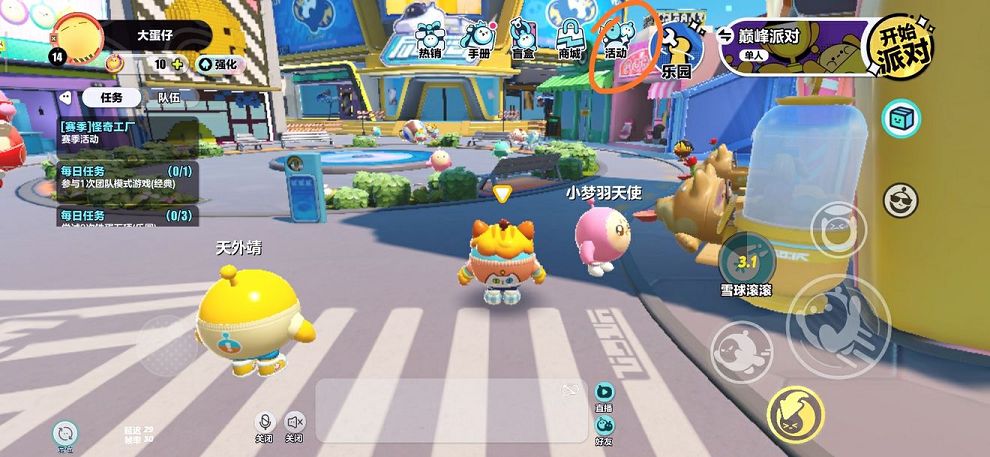
Task: Enter the 乐园 park mode
Action: [x=676, y=50]
